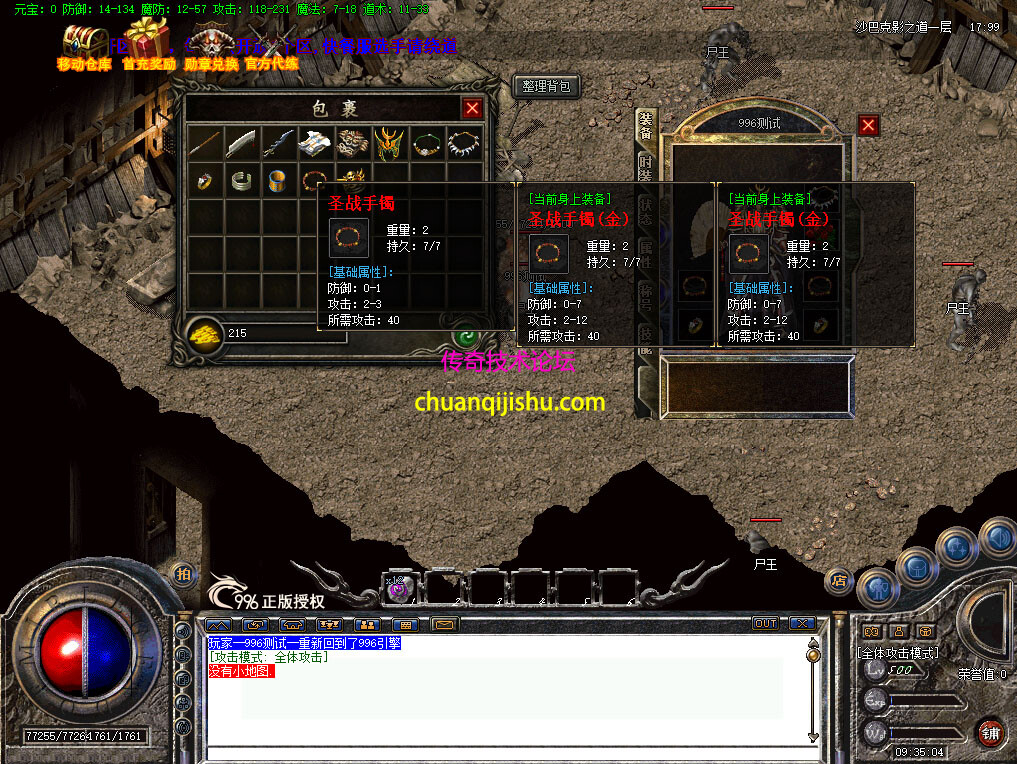The image size is (1017, 764).
Task: Select the ruby ring in the bag
Action: pos(204,181)
